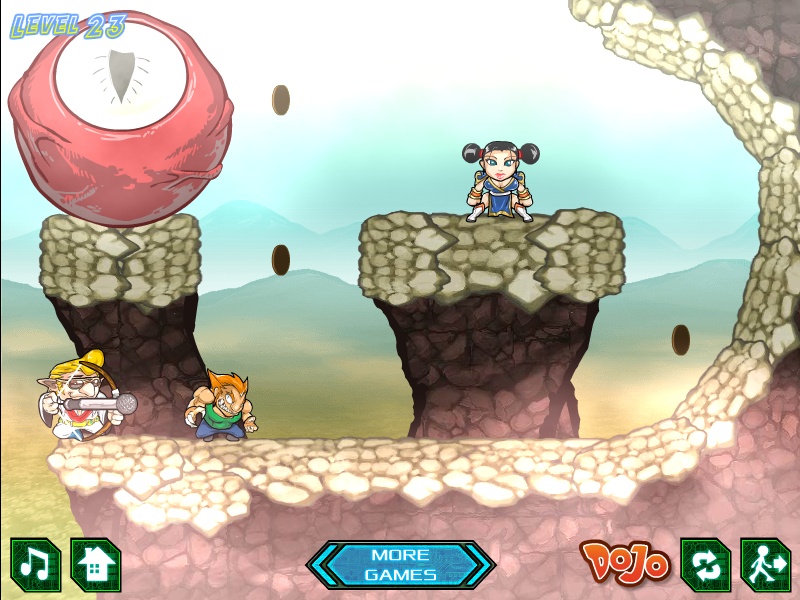This screenshot has height=600, width=800.
Task: Click the walkthrough running-man button
Action: [765, 565]
